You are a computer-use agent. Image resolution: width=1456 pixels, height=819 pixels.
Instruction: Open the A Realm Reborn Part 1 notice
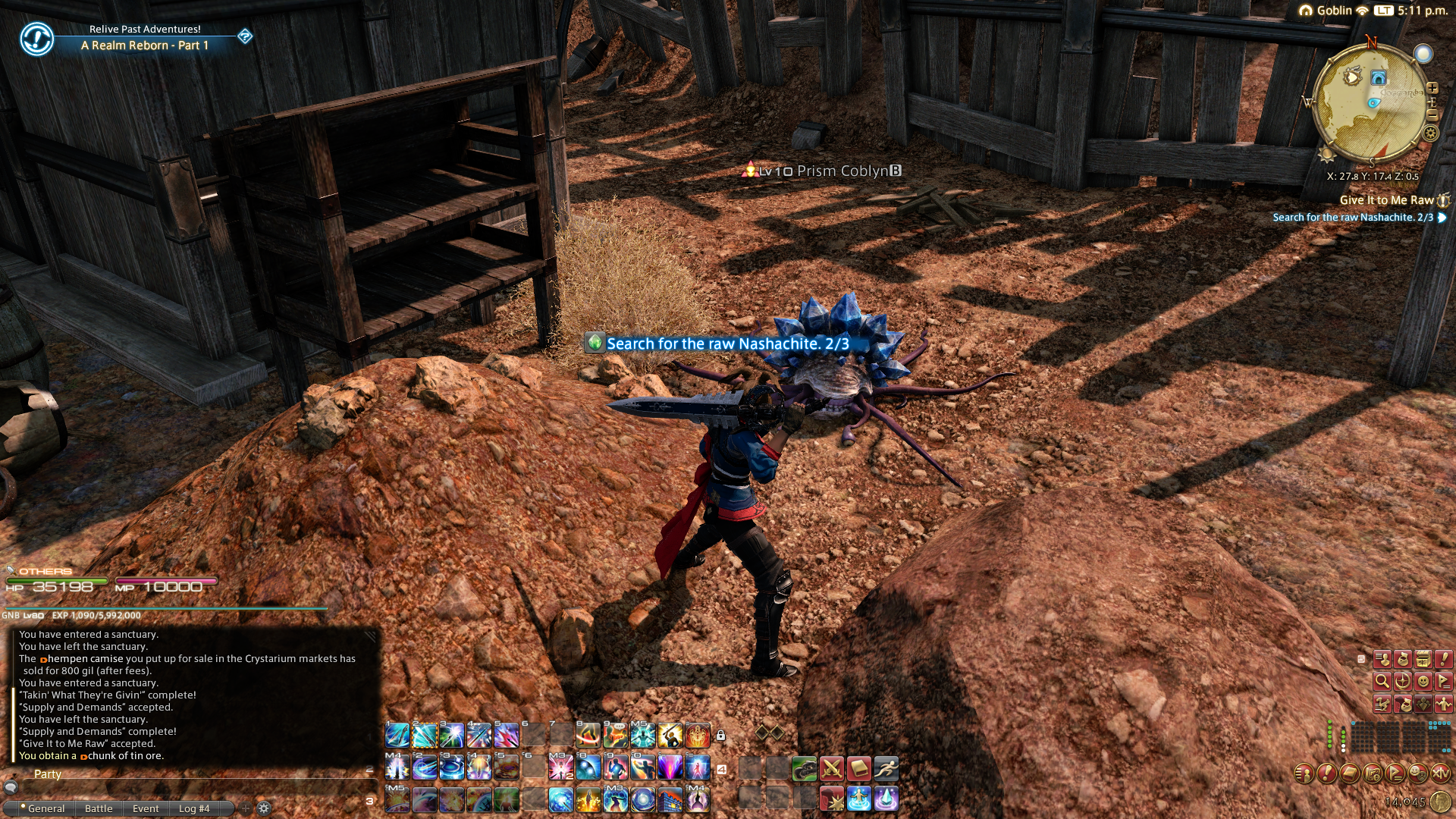(x=144, y=45)
